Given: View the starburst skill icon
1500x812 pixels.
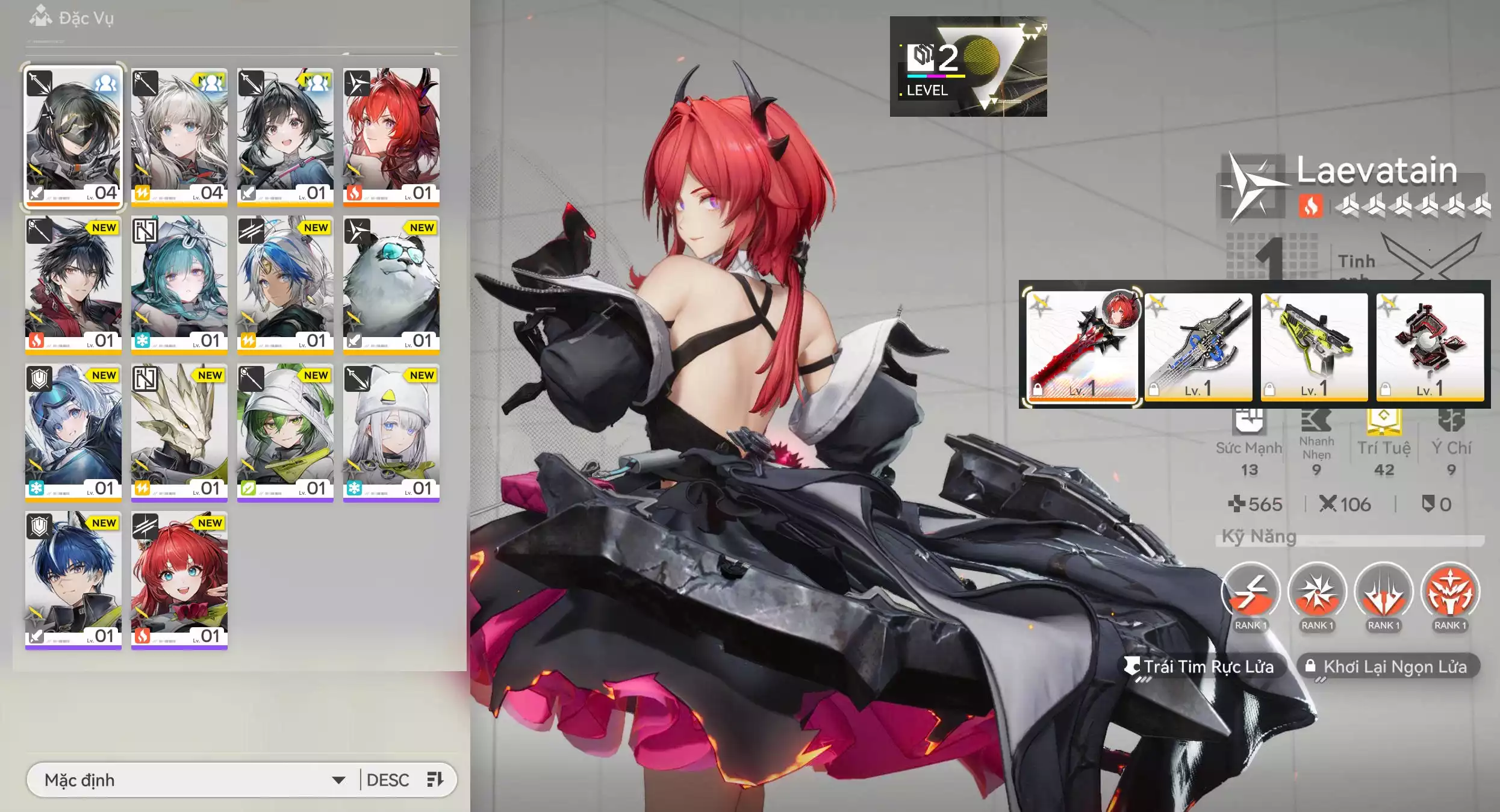Looking at the screenshot, I should (1317, 592).
